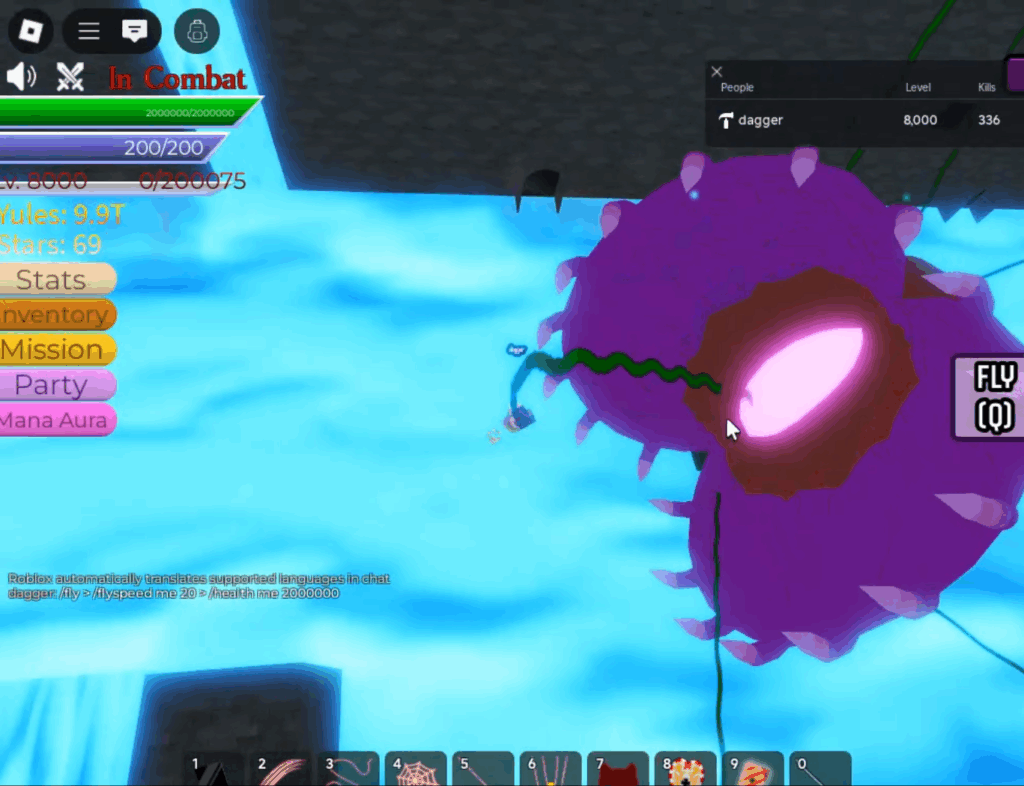Image resolution: width=1024 pixels, height=786 pixels.
Task: Select the round spotted item in slot 8
Action: 685,769
